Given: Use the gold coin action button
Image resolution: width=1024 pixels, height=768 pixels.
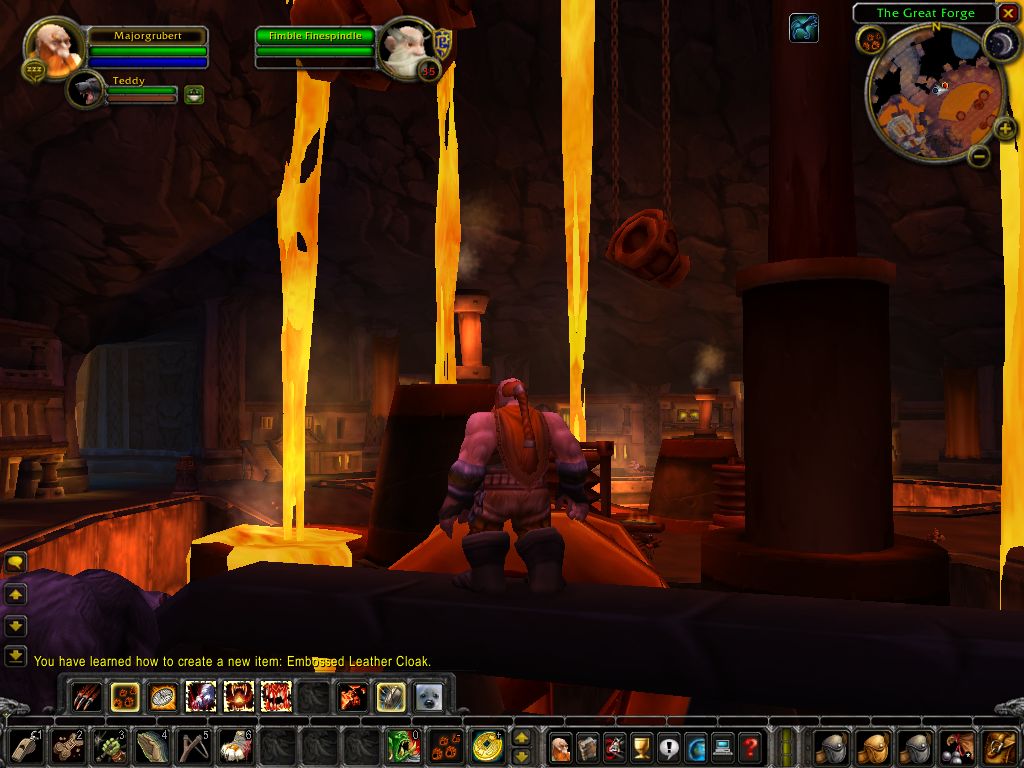Looking at the screenshot, I should [488, 746].
